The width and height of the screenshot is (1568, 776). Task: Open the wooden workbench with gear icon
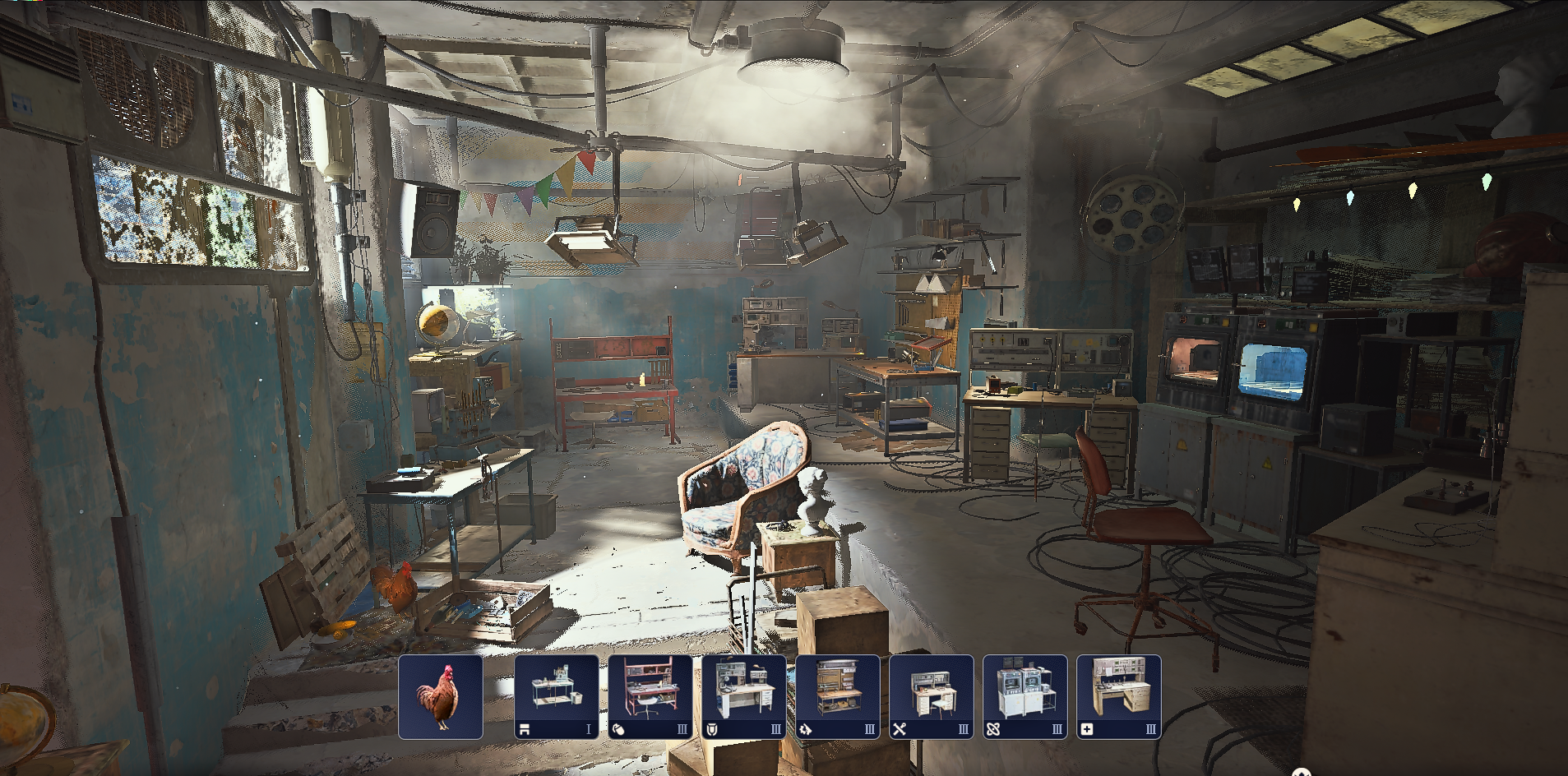pos(838,697)
